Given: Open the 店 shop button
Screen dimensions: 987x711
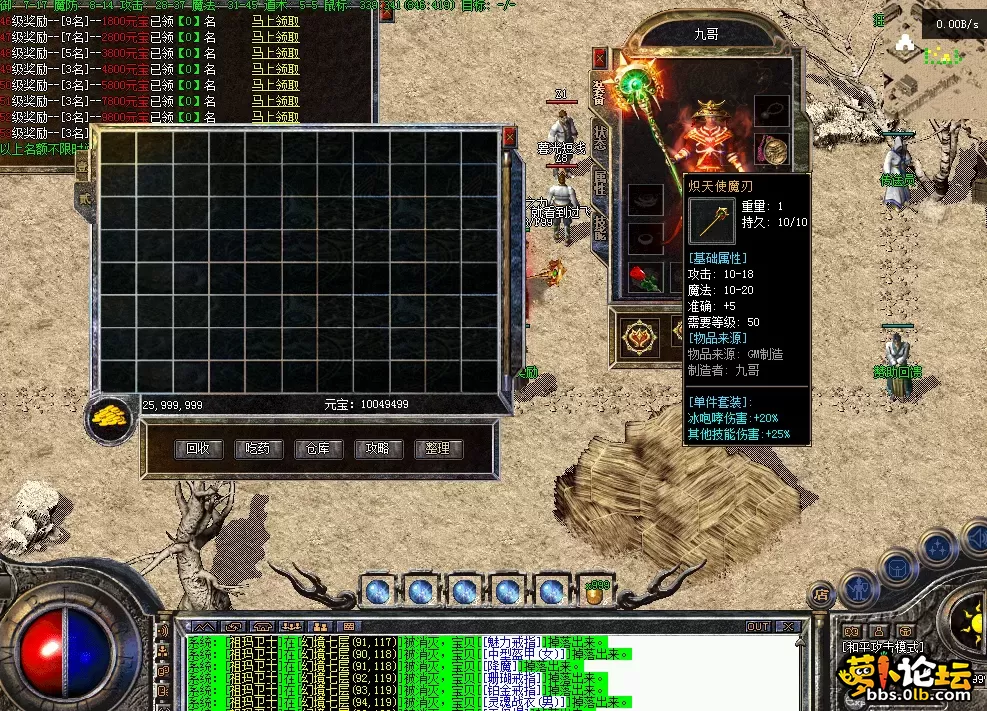Looking at the screenshot, I should coord(820,594).
